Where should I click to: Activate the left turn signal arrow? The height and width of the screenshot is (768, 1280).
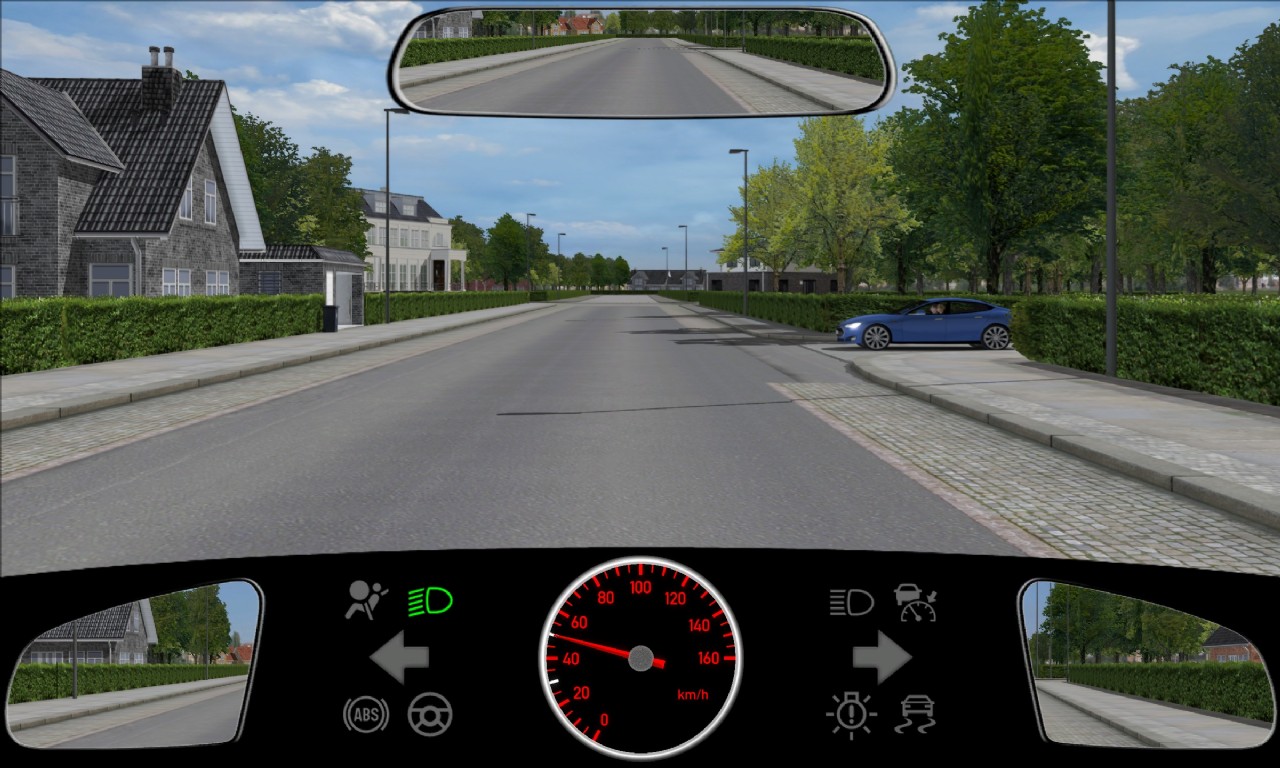point(400,657)
